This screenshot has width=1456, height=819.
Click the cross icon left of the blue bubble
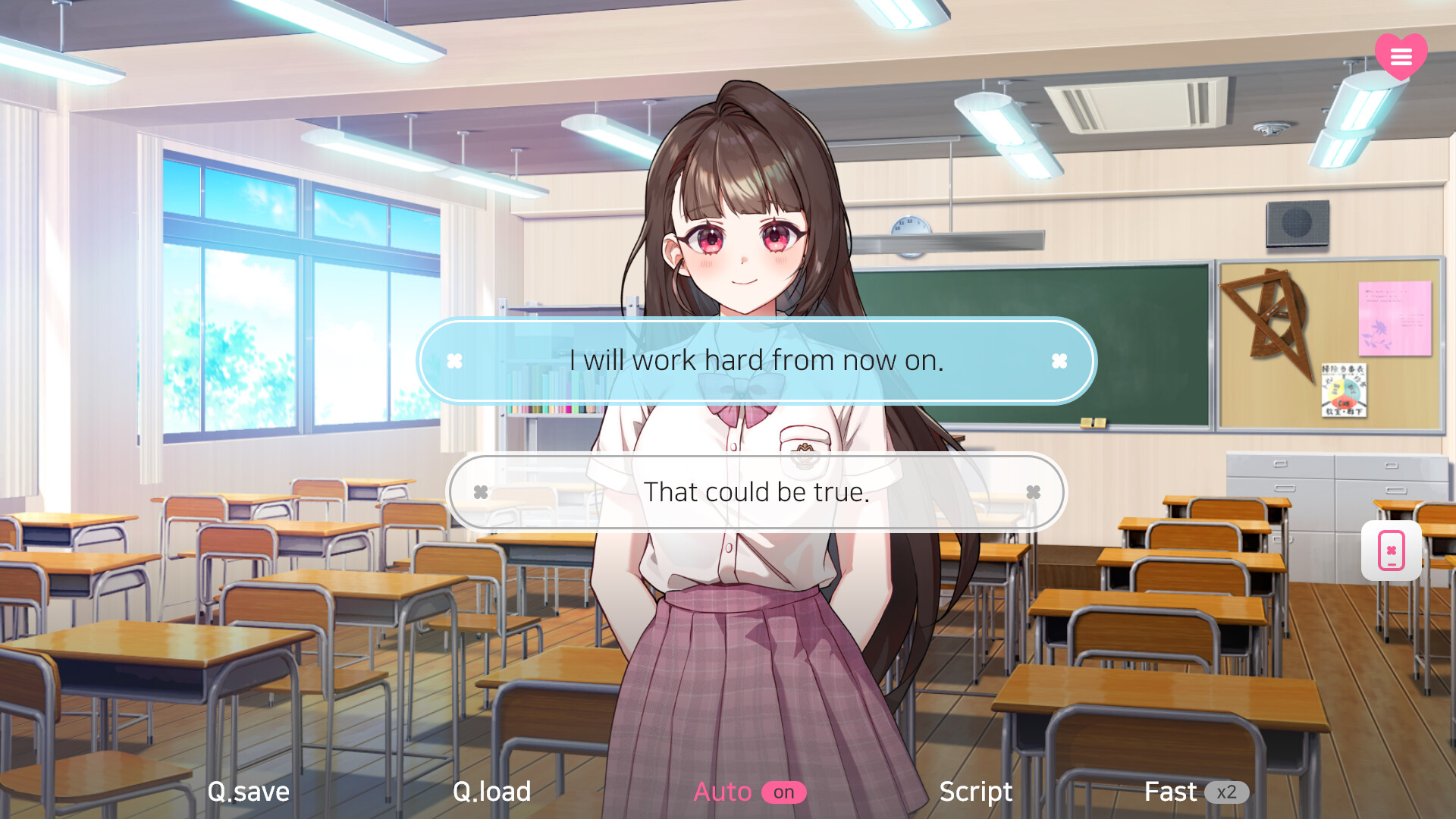pos(456,361)
